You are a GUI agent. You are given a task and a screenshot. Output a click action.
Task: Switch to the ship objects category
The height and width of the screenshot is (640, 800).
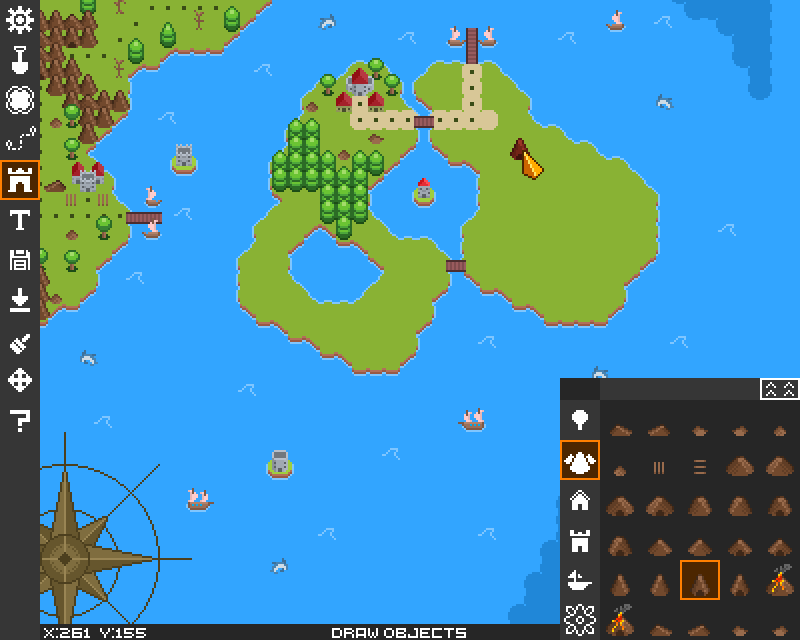click(580, 580)
